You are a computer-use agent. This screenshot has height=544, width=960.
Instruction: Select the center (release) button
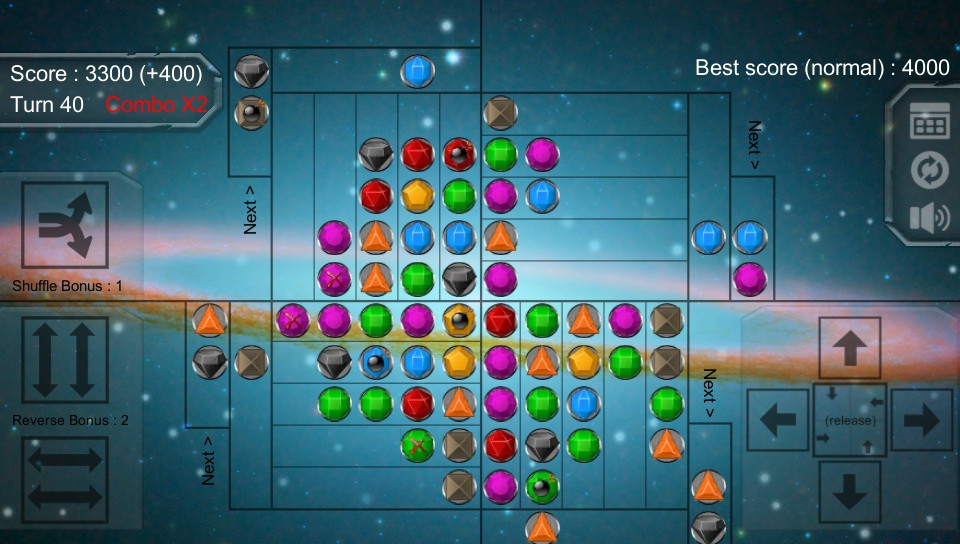coord(850,420)
